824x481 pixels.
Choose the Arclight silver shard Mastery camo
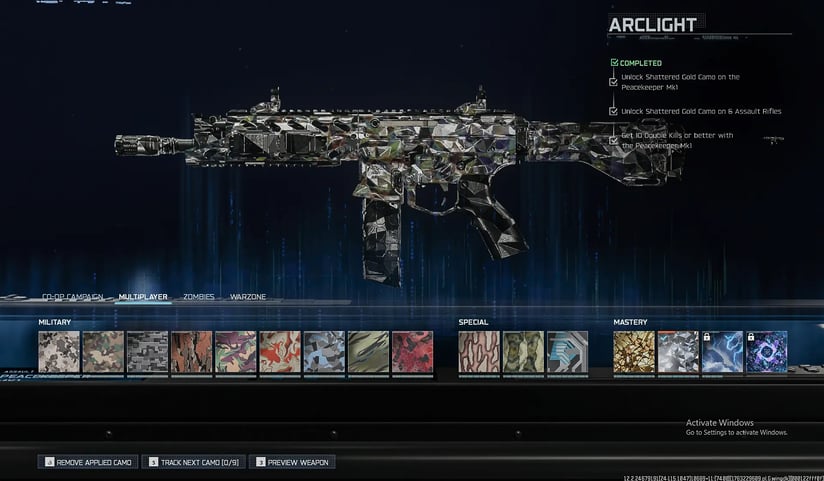click(x=678, y=352)
